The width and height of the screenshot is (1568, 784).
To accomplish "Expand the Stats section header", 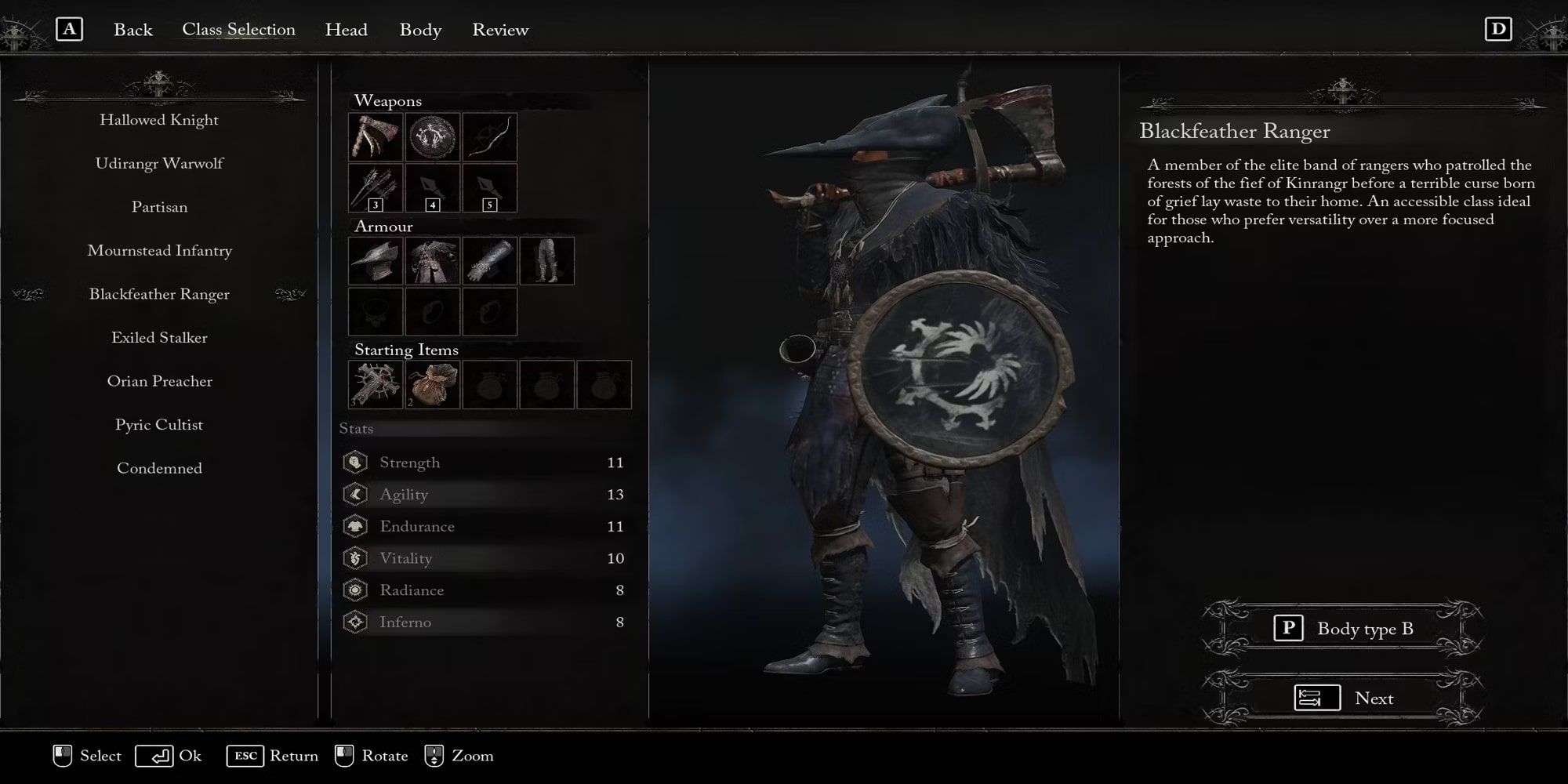I will tap(357, 428).
